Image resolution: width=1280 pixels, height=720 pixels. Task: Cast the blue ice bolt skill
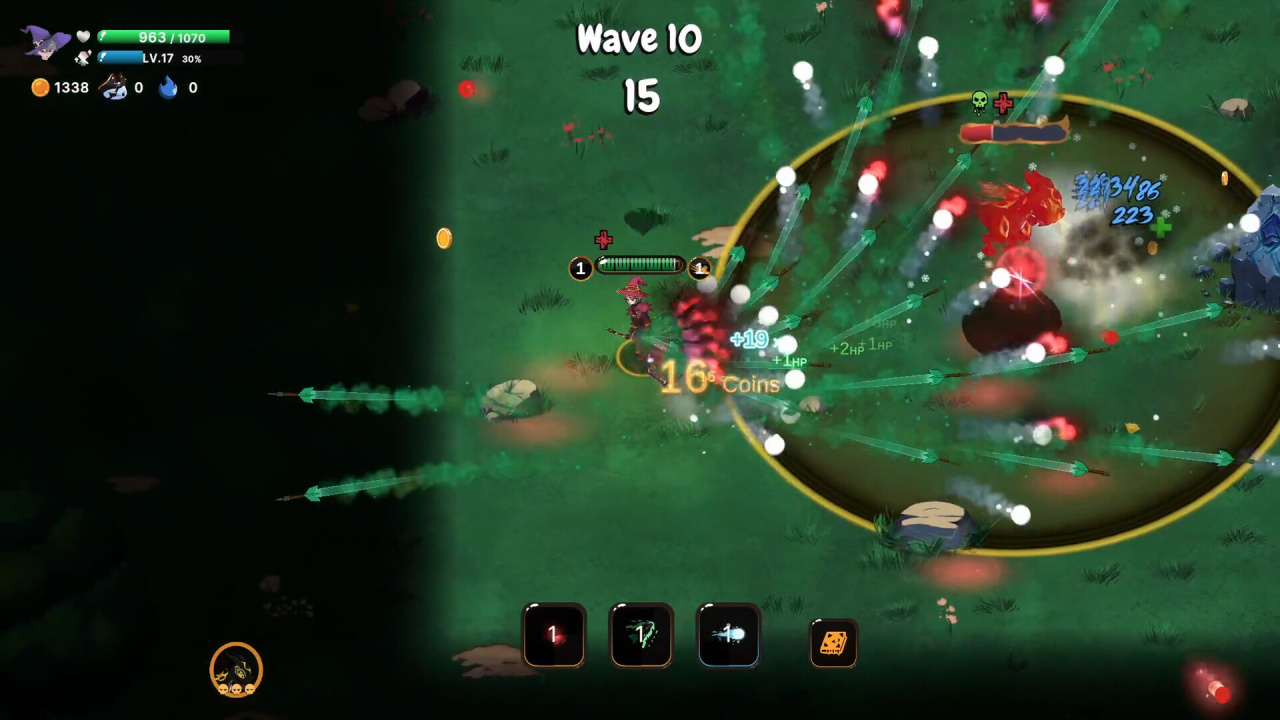tap(728, 635)
